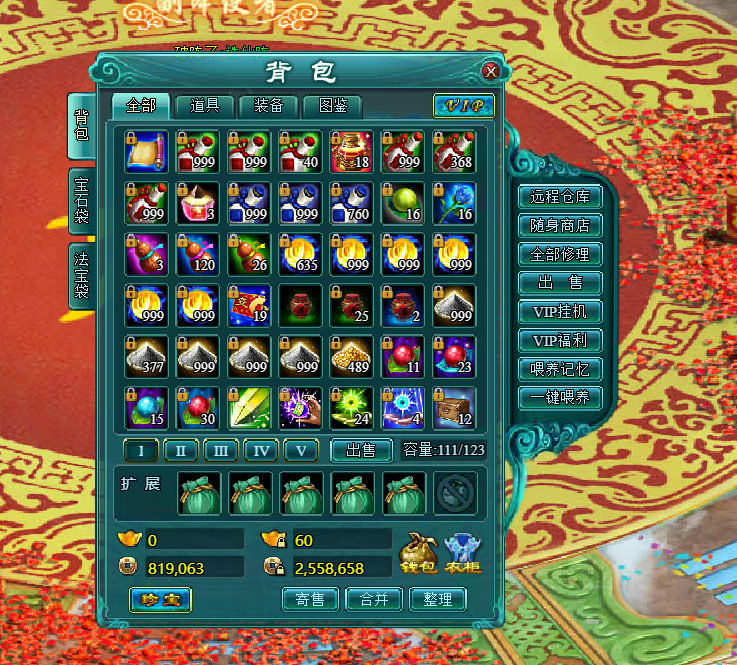
Task: Open the 法宝袋 treasure bag side tab
Action: (82, 272)
